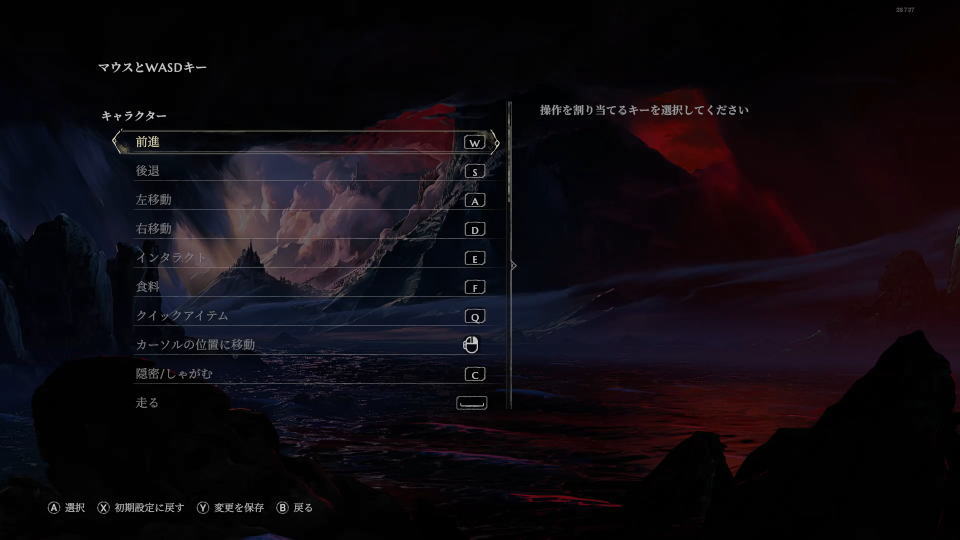Choose the 食料 binding row
This screenshot has height=540, width=960.
(x=305, y=287)
